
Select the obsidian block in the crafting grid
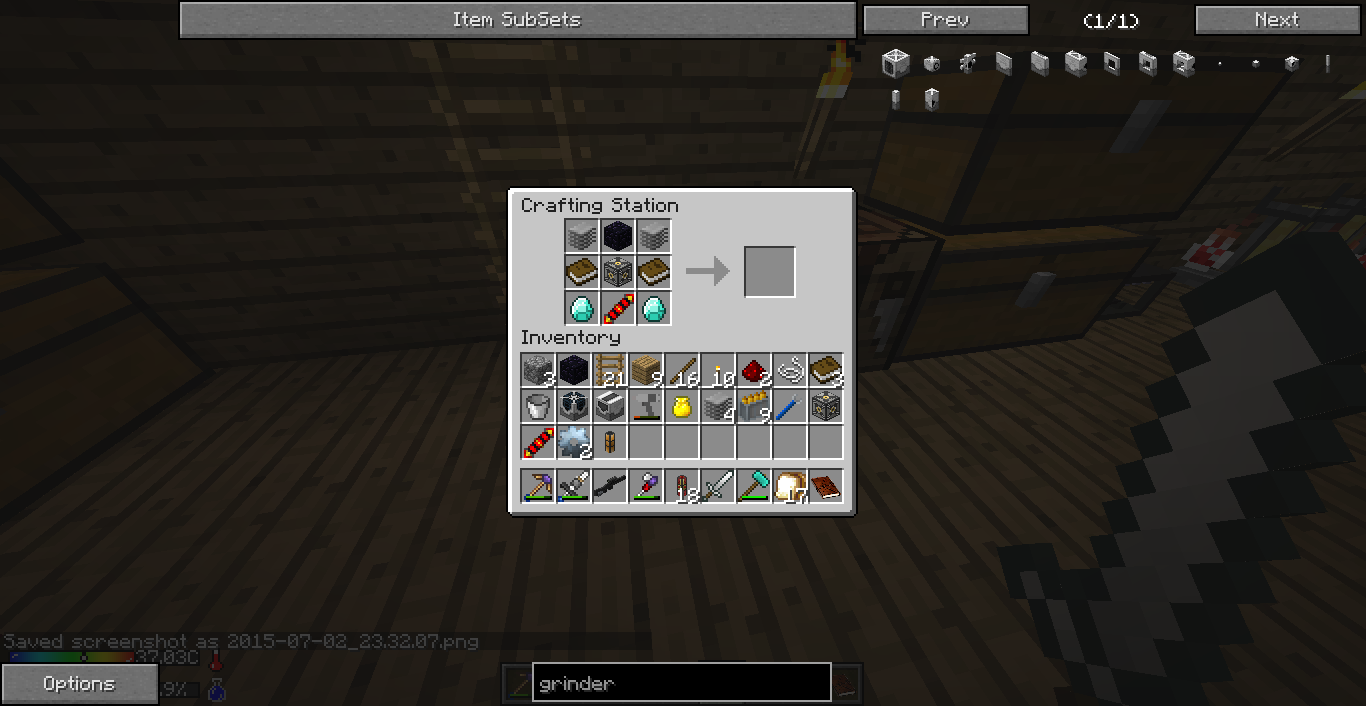(x=617, y=236)
